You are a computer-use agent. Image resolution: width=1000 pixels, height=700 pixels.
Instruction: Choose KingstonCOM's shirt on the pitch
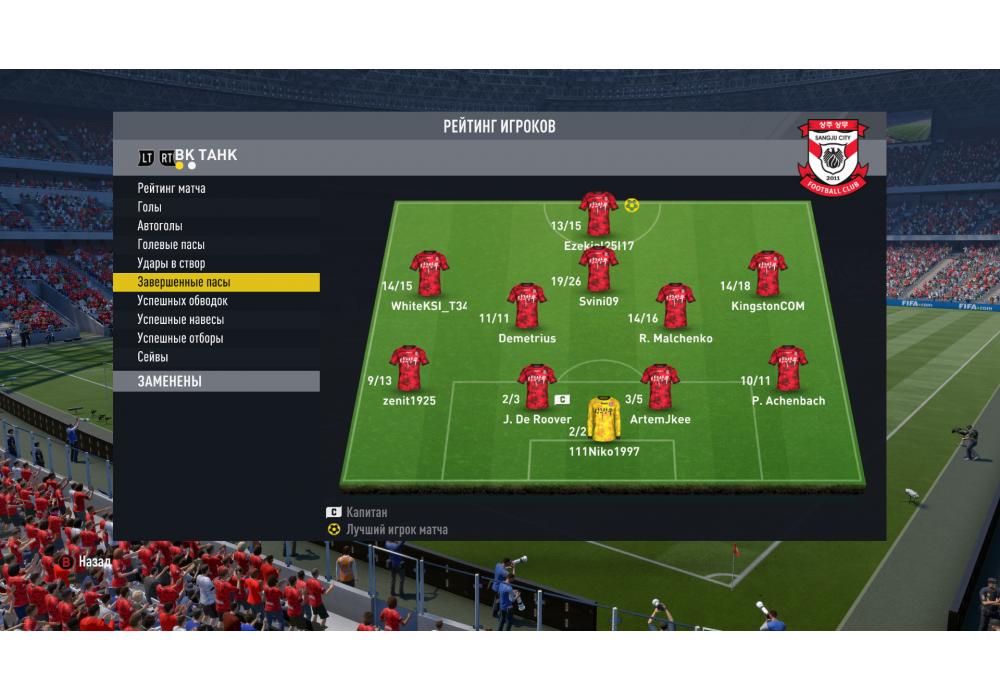click(767, 273)
